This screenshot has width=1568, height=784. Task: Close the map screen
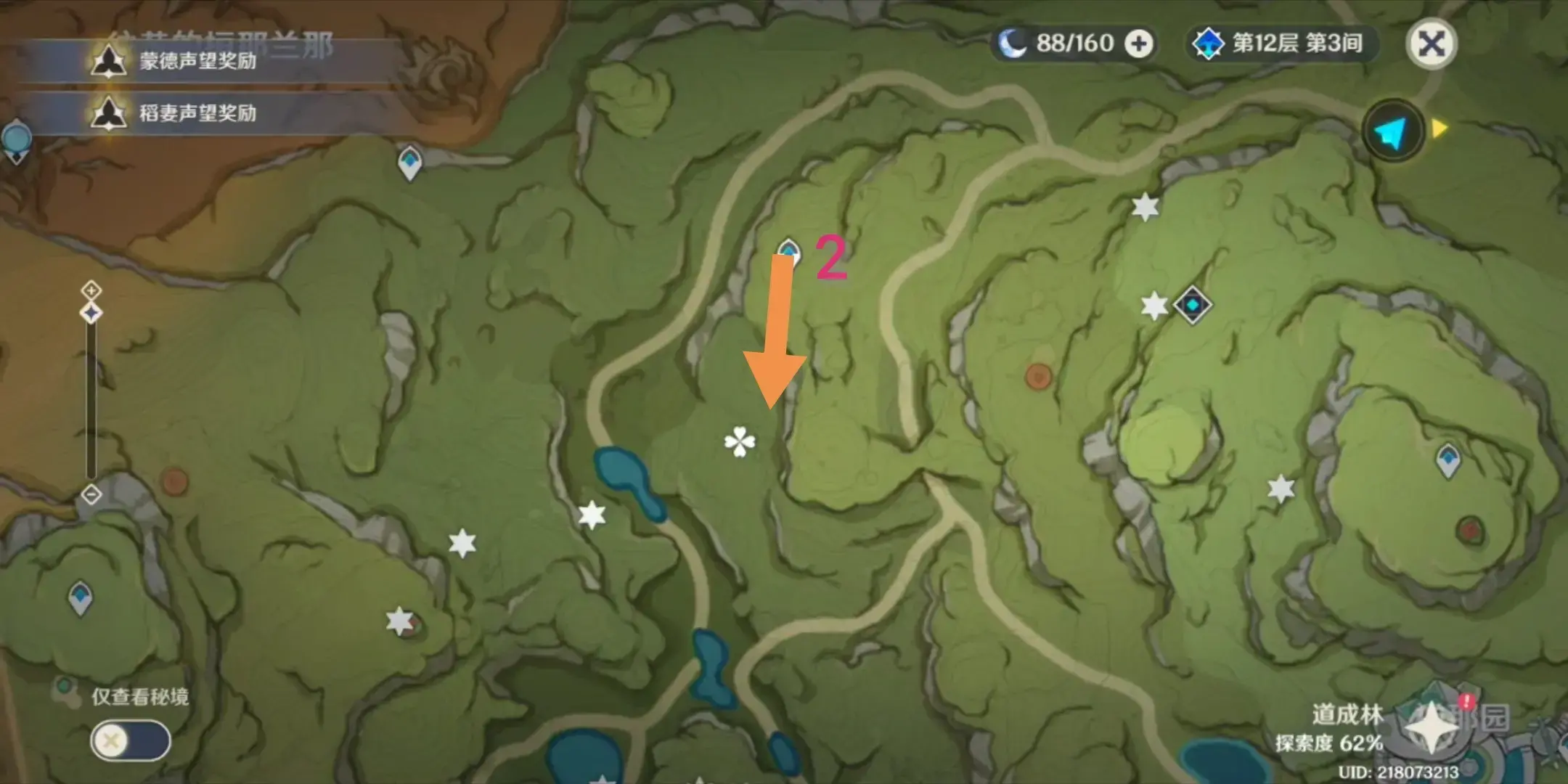point(1431,44)
